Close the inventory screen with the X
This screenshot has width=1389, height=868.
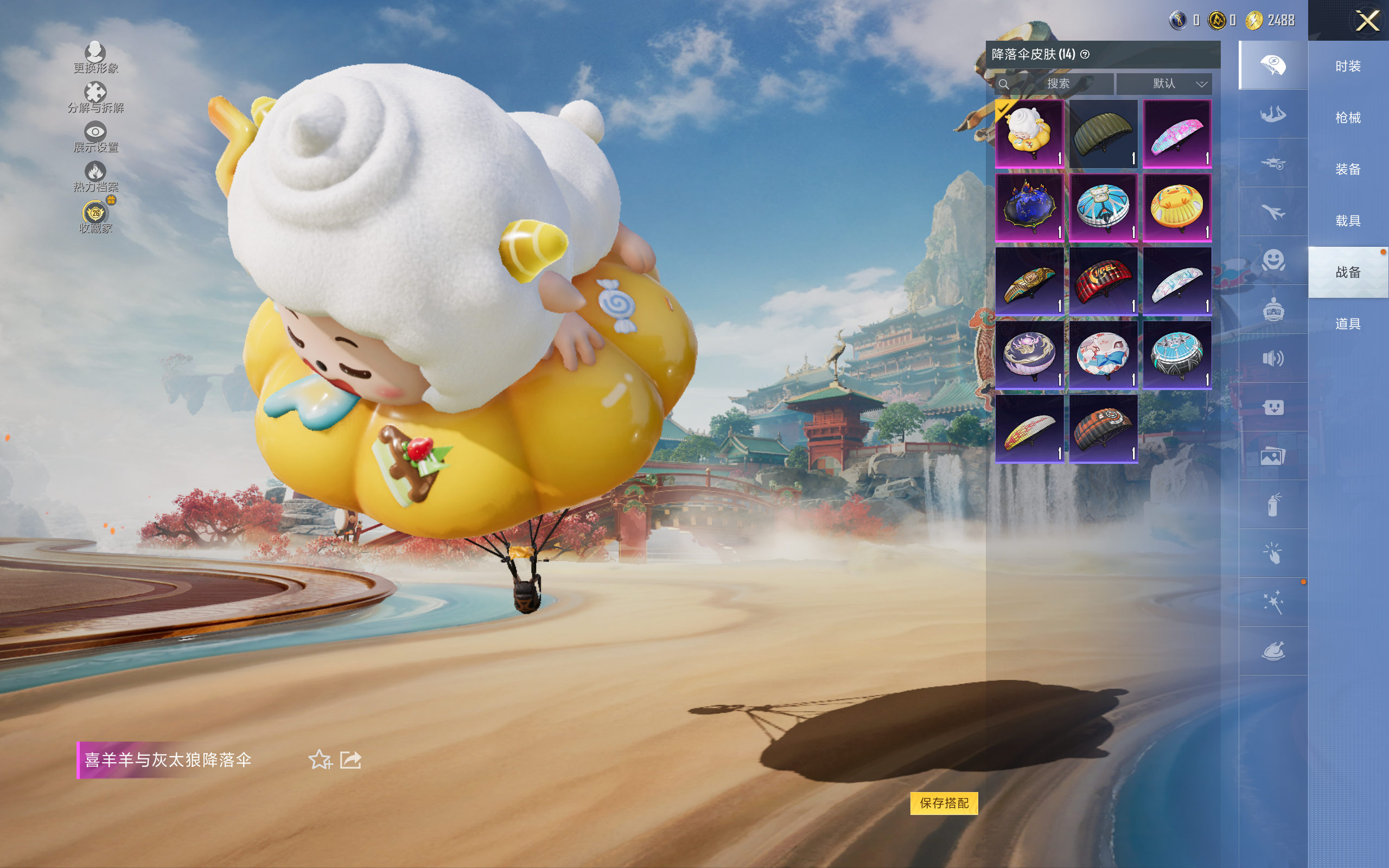tap(1367, 21)
